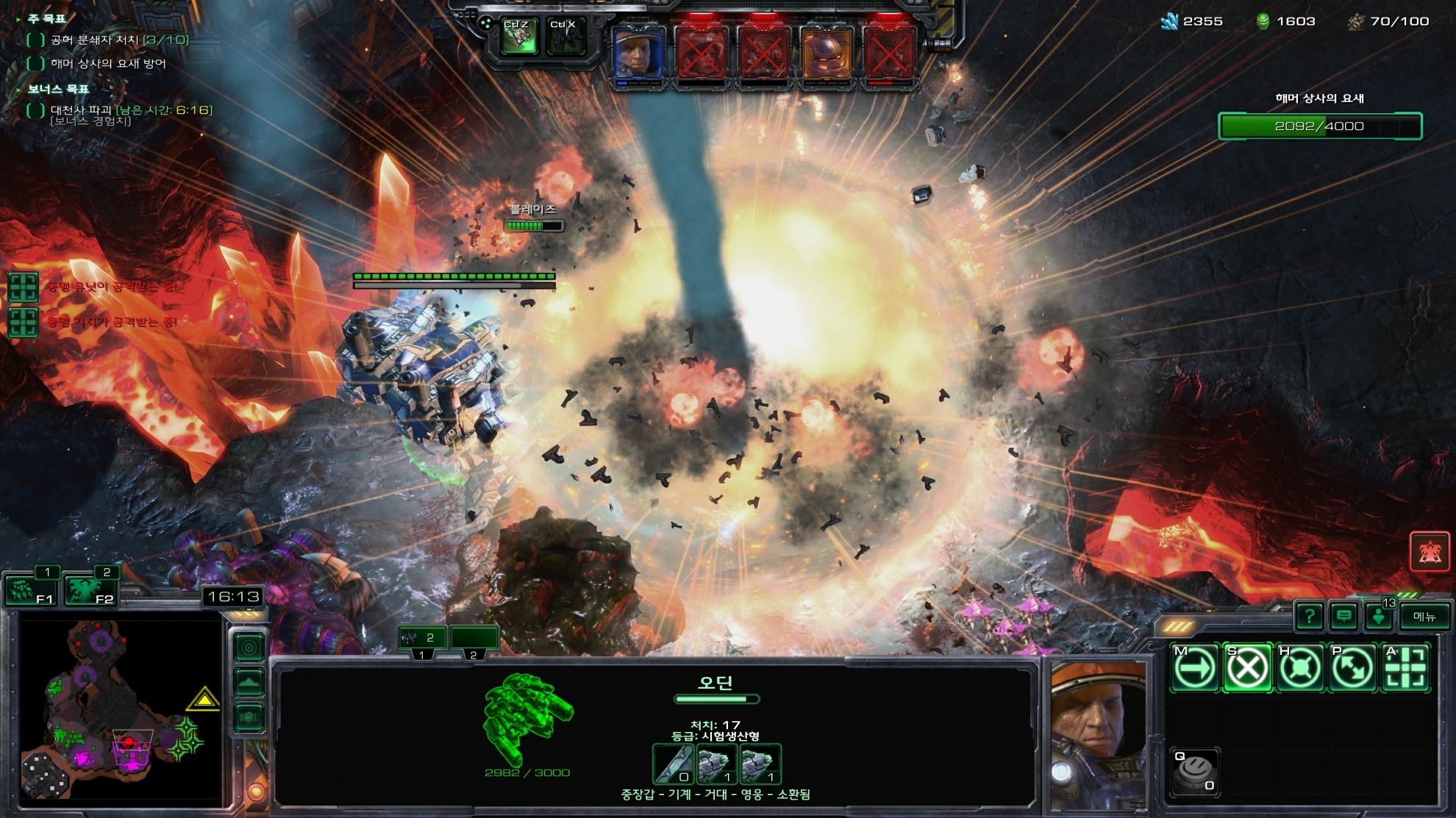Viewport: 1456px width, 818px height.
Task: Select the Patrol command
Action: pyautogui.click(x=1353, y=668)
